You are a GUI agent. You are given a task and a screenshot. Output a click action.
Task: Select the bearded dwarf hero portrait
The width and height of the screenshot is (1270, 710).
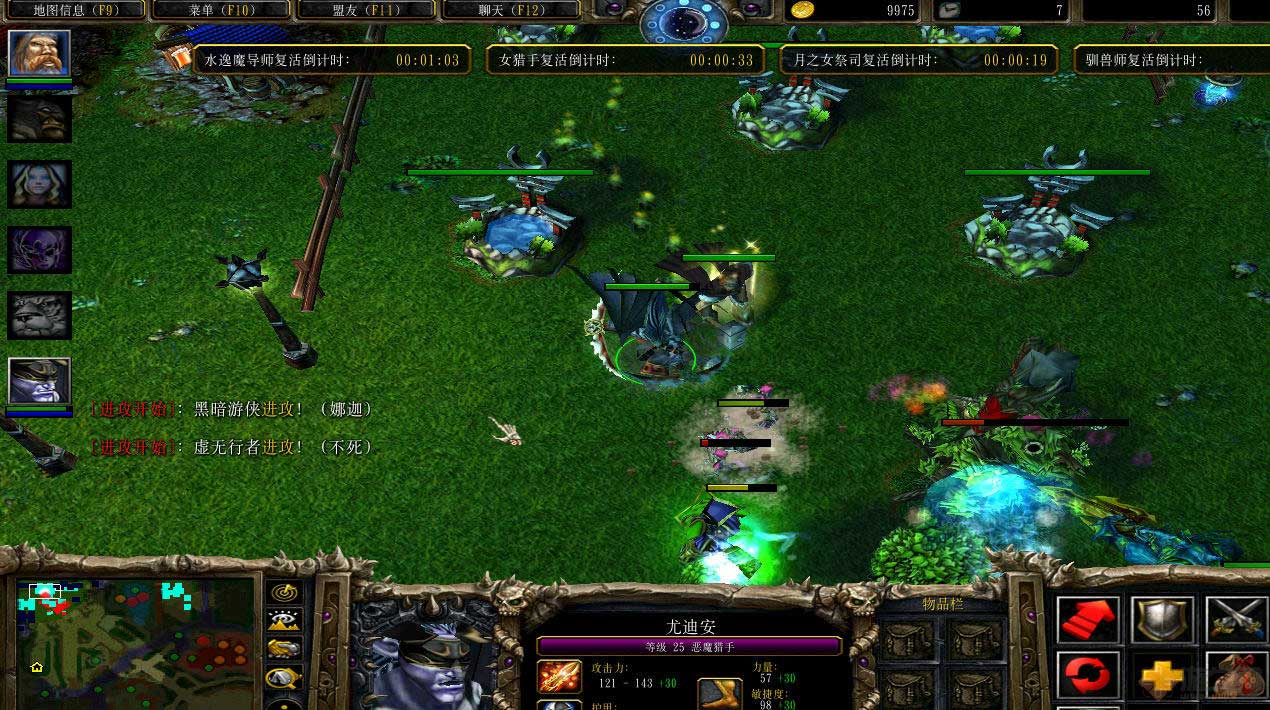point(40,53)
